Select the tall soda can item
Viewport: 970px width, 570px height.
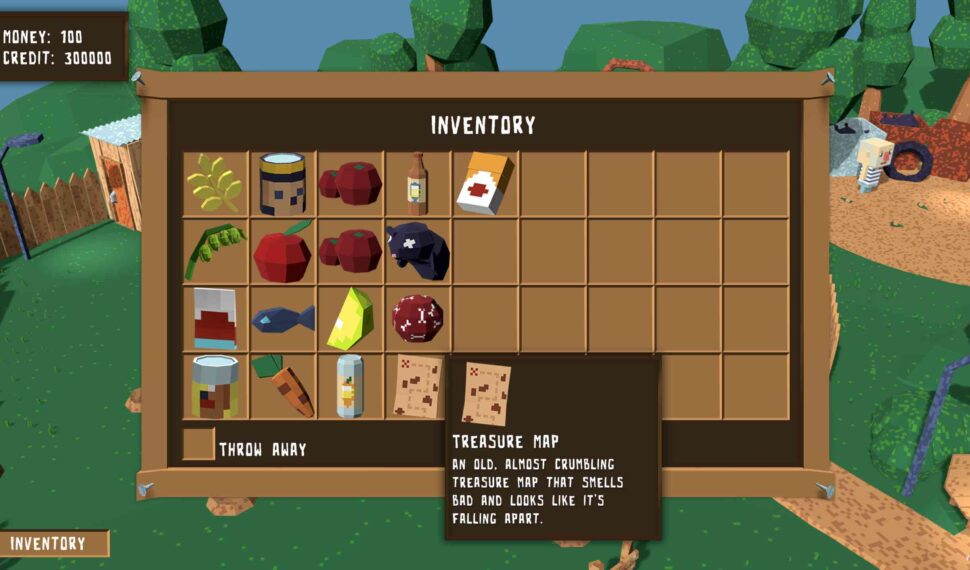350,387
